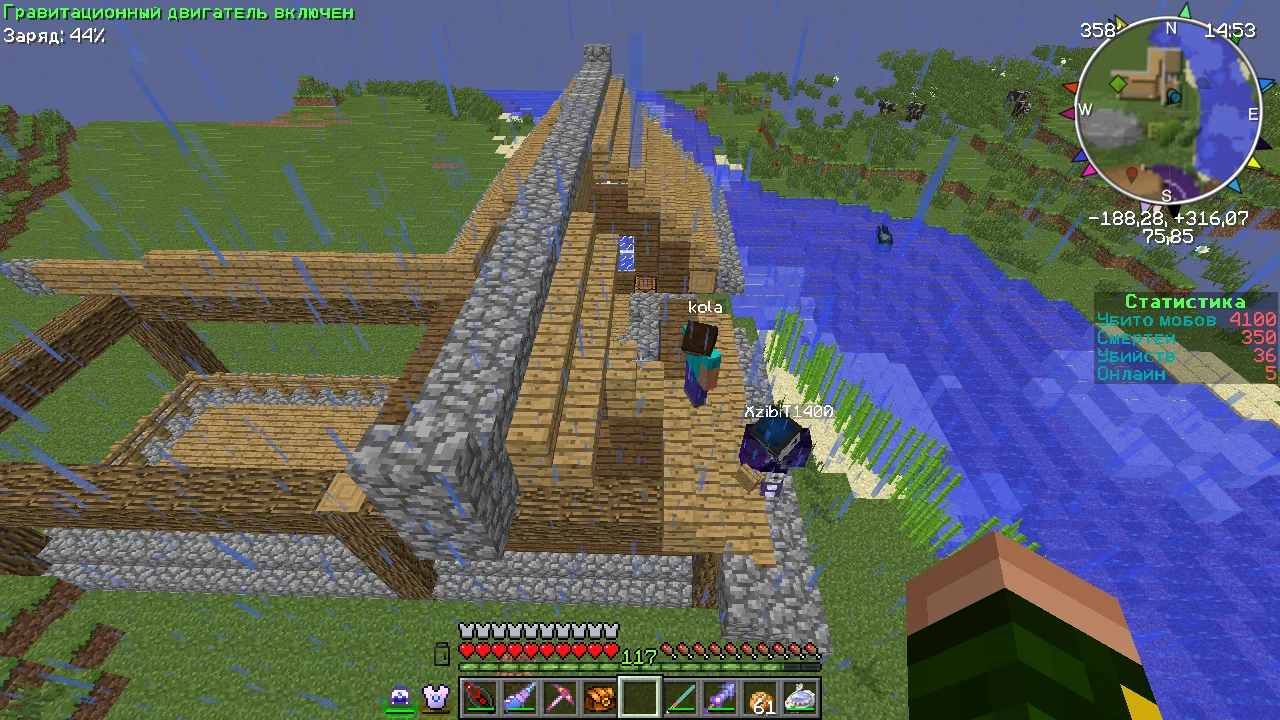
Task: Choose the food stack showing 61
Action: point(760,698)
